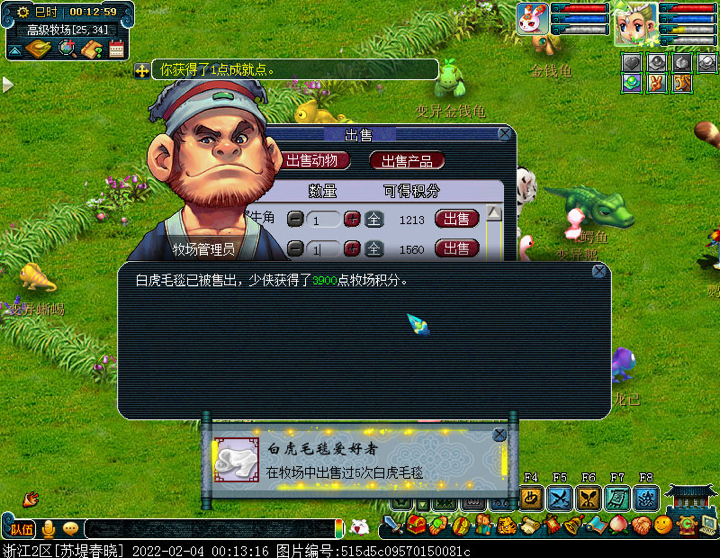Switch to the 出售产品 tab

pos(407,160)
